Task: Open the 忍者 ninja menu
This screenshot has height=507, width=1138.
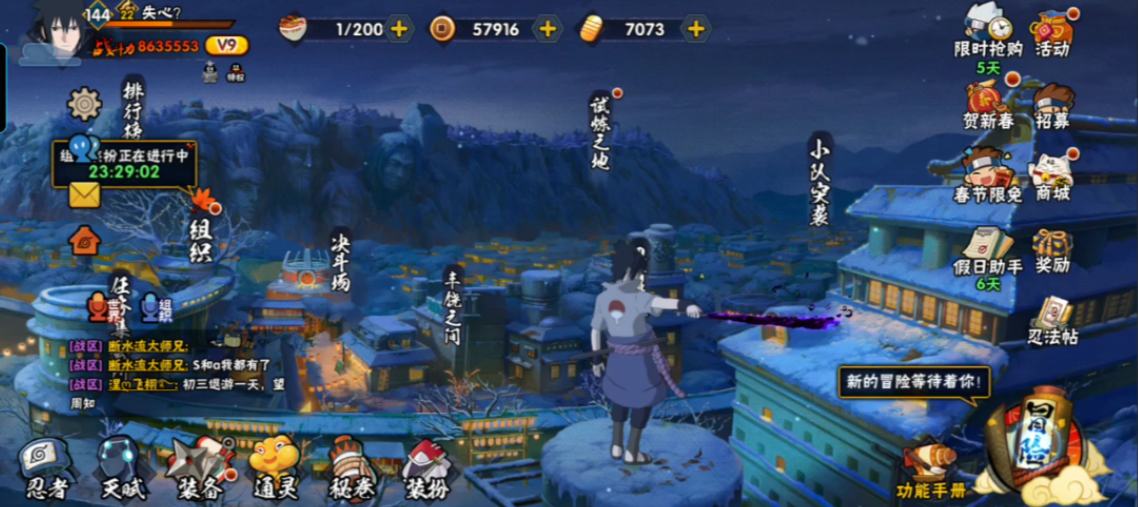Action: pos(46,466)
